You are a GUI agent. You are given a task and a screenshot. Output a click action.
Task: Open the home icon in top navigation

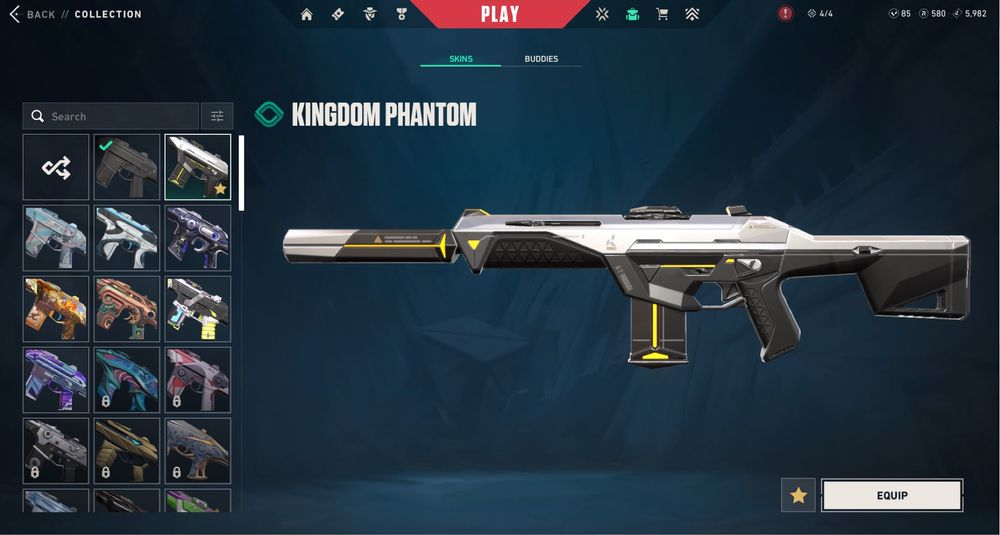307,14
